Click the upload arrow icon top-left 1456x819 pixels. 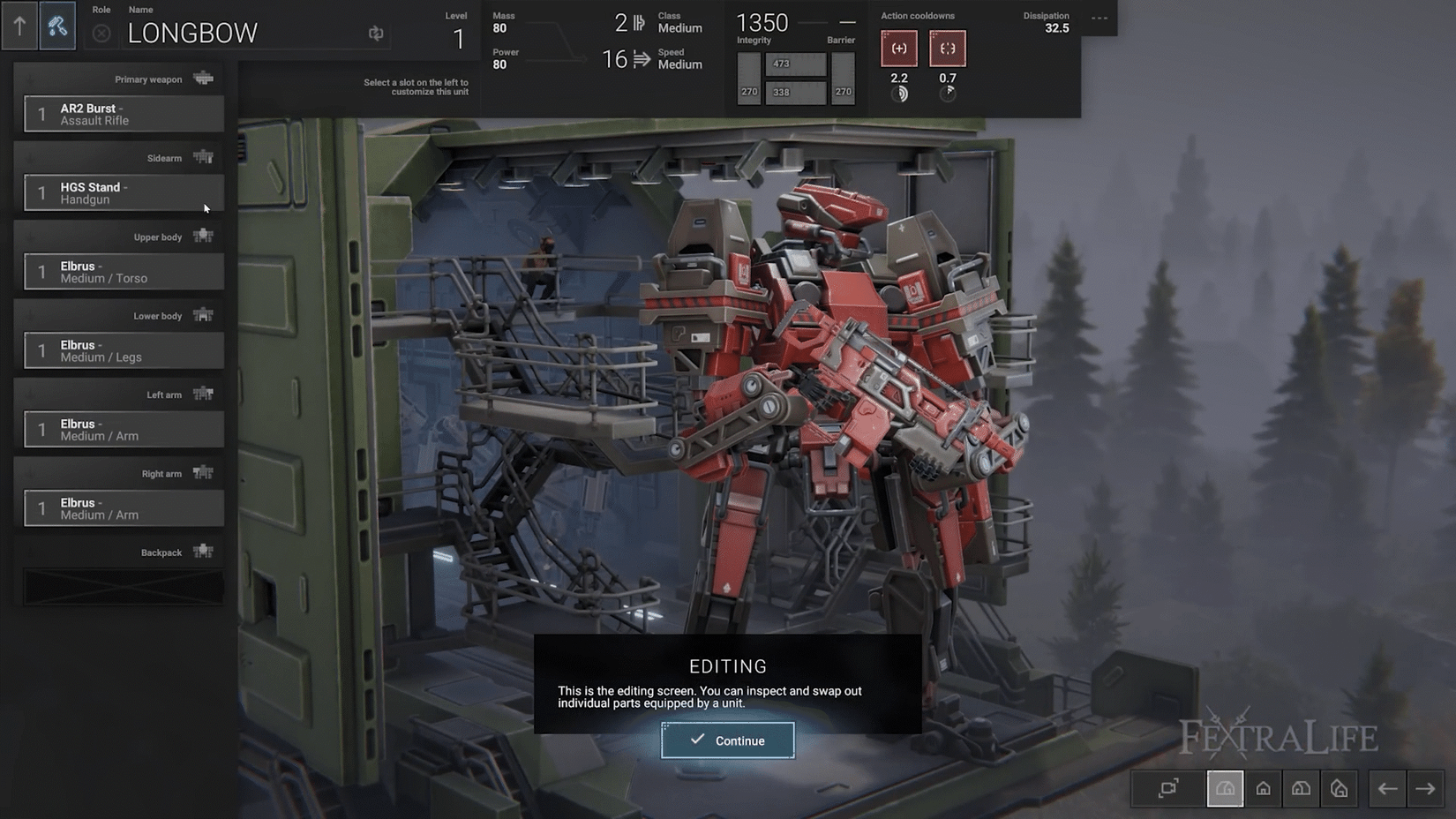point(19,26)
